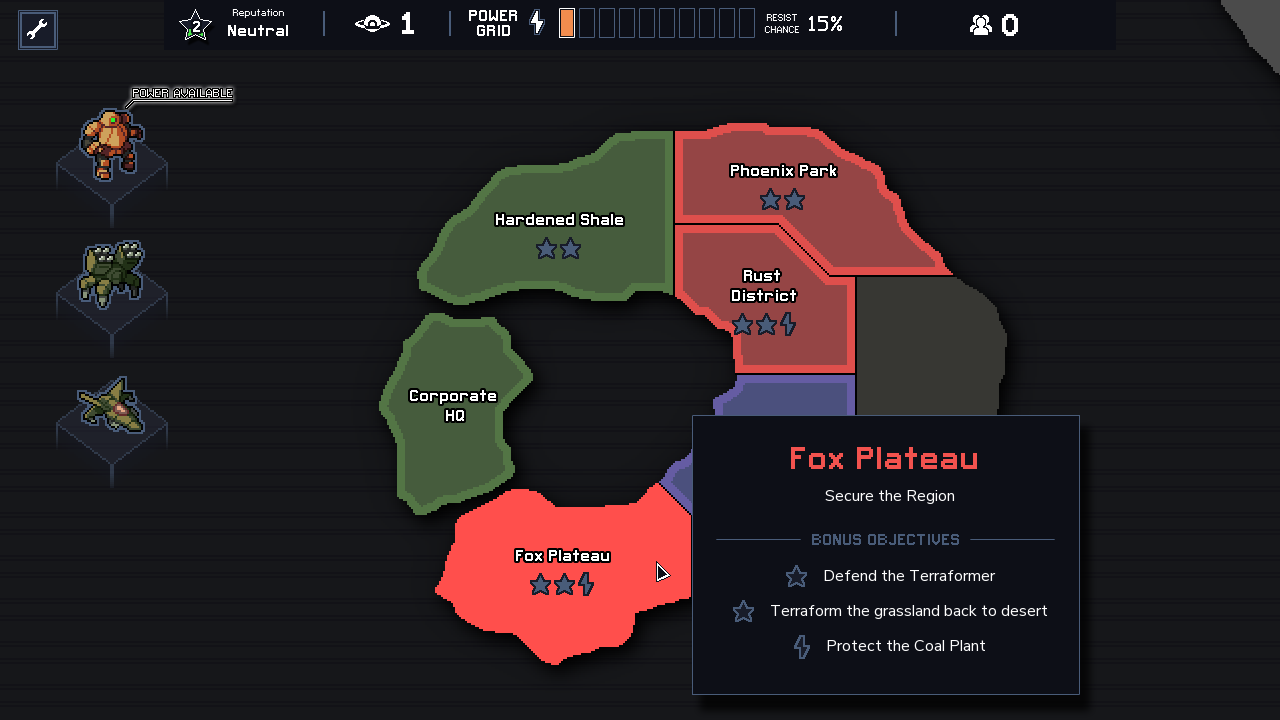
Task: Click the Protect the Coal Plant lightning icon
Action: point(800,646)
